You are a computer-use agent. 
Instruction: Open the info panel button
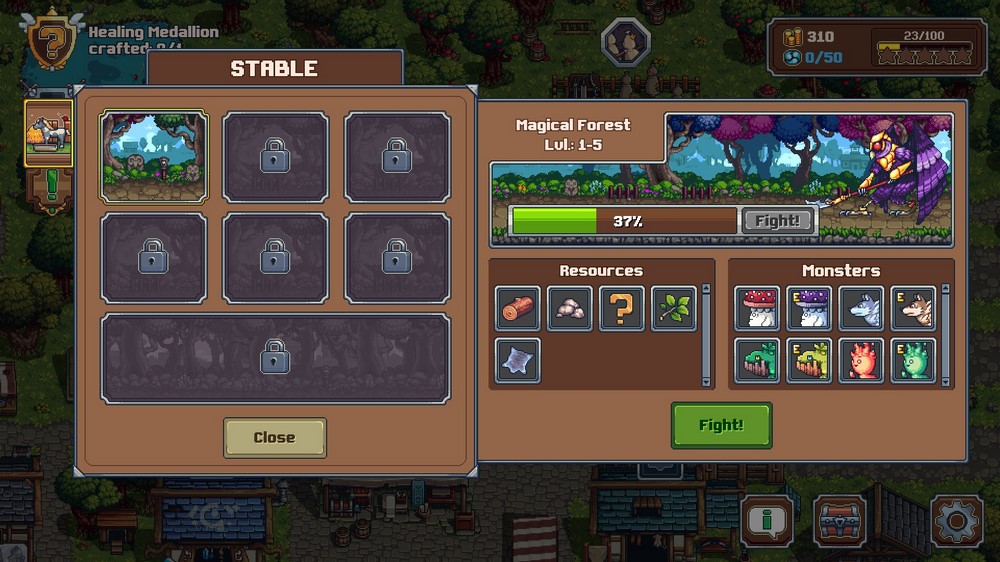pyautogui.click(x=767, y=521)
